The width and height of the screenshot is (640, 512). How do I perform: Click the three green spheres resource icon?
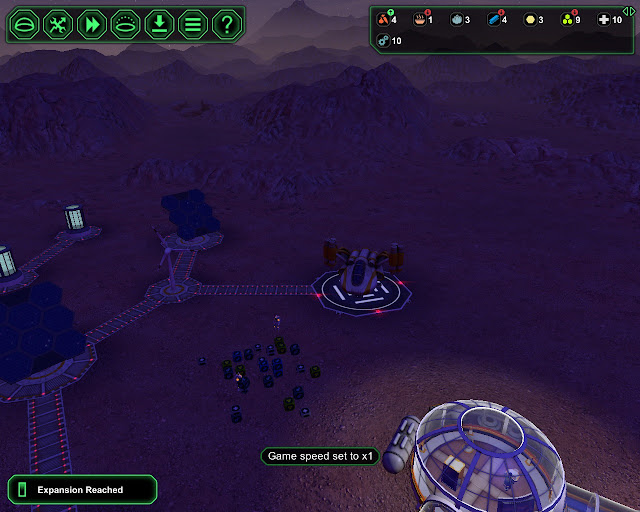[565, 20]
